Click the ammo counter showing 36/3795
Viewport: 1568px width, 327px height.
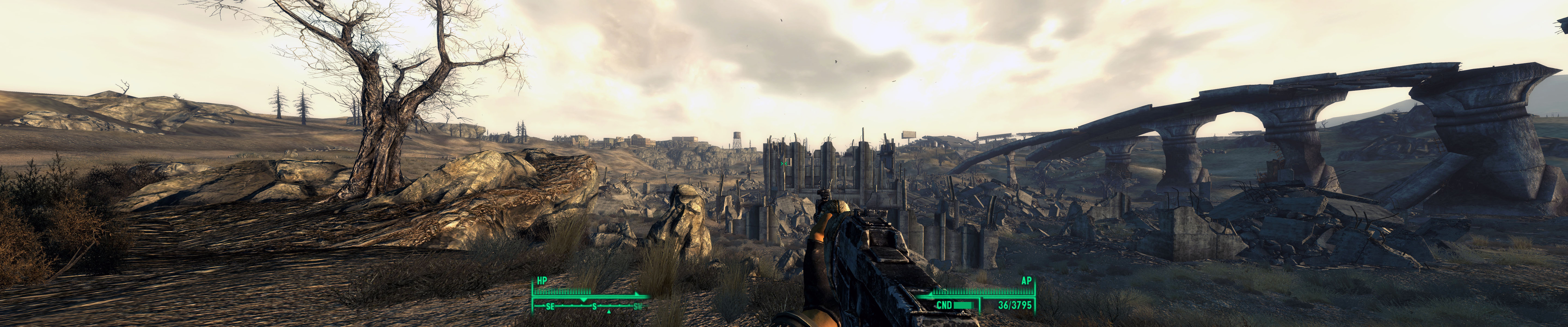click(x=1015, y=304)
